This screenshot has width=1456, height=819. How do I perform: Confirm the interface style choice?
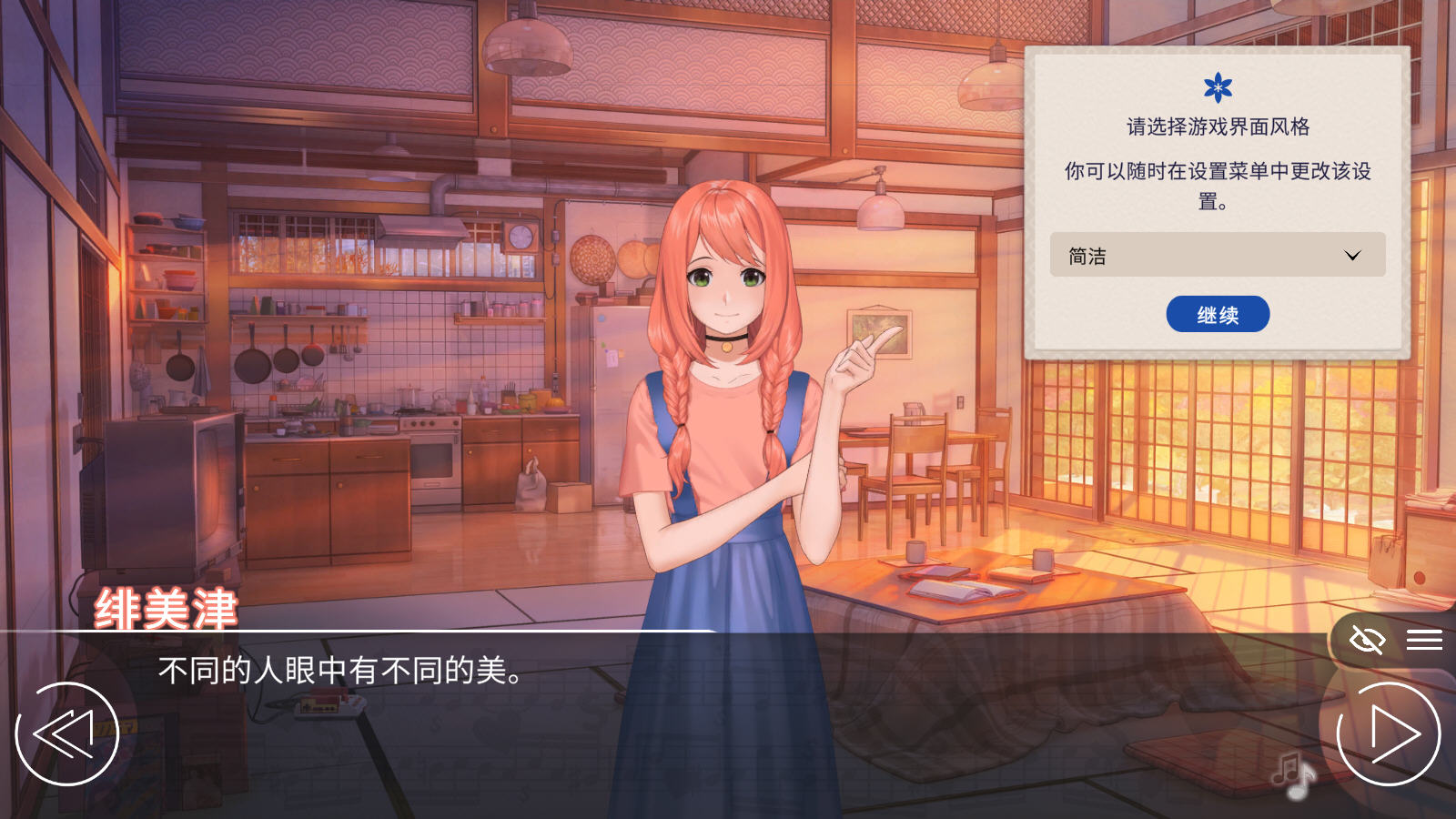[1217, 313]
